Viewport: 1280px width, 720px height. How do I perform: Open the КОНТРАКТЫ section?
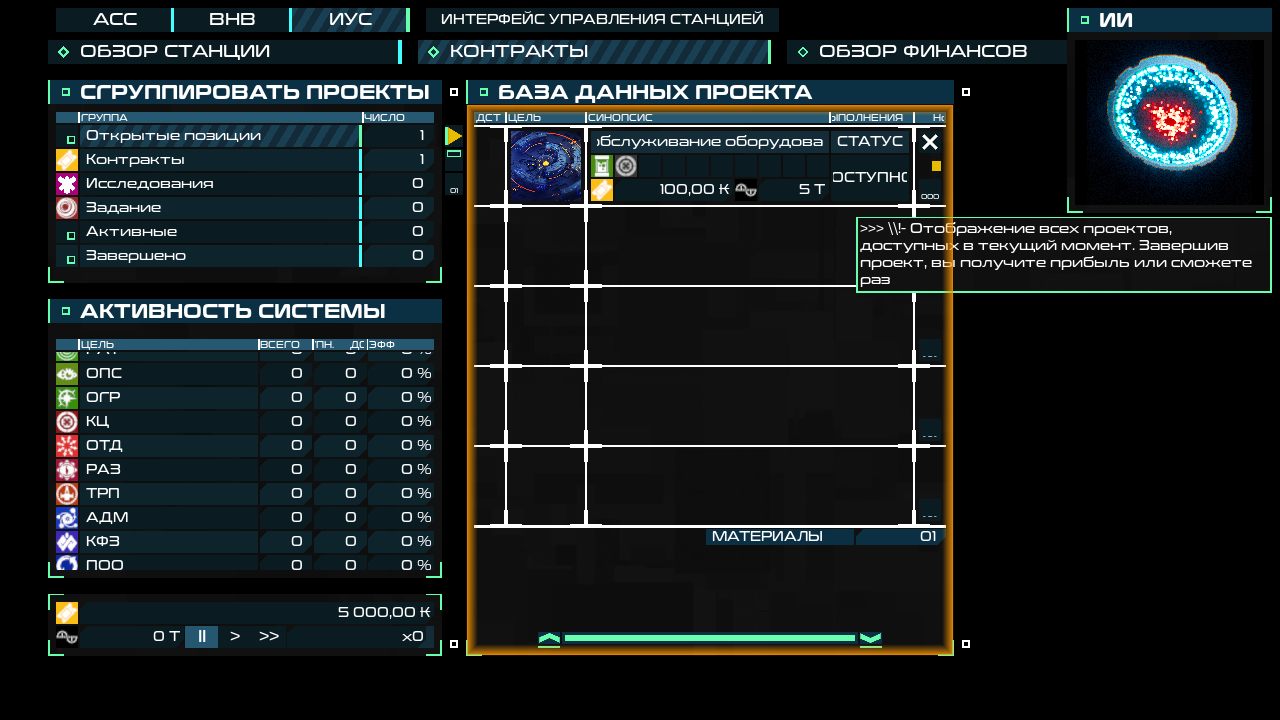coord(594,51)
